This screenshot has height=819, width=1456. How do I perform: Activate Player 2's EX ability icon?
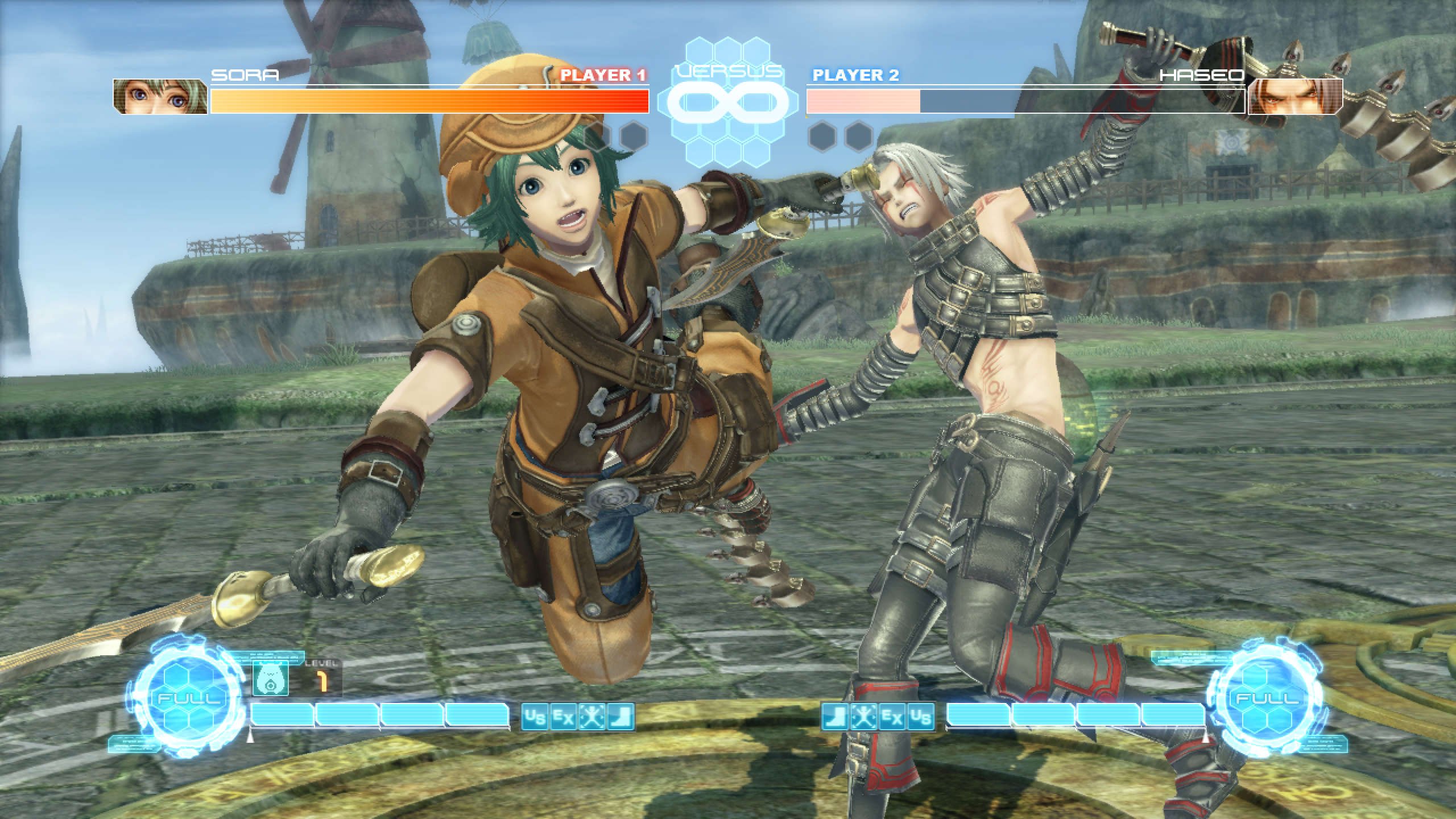pos(892,718)
